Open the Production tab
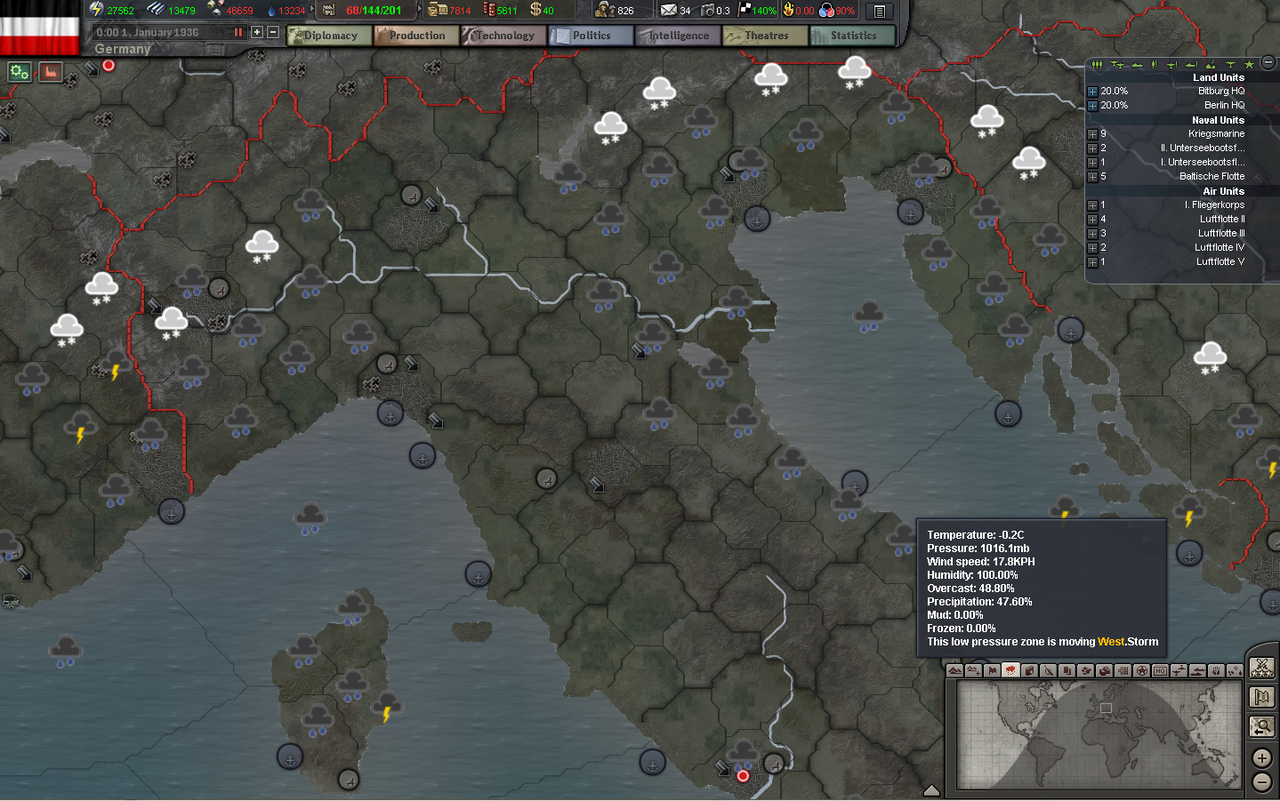1280x801 pixels. pyautogui.click(x=416, y=35)
